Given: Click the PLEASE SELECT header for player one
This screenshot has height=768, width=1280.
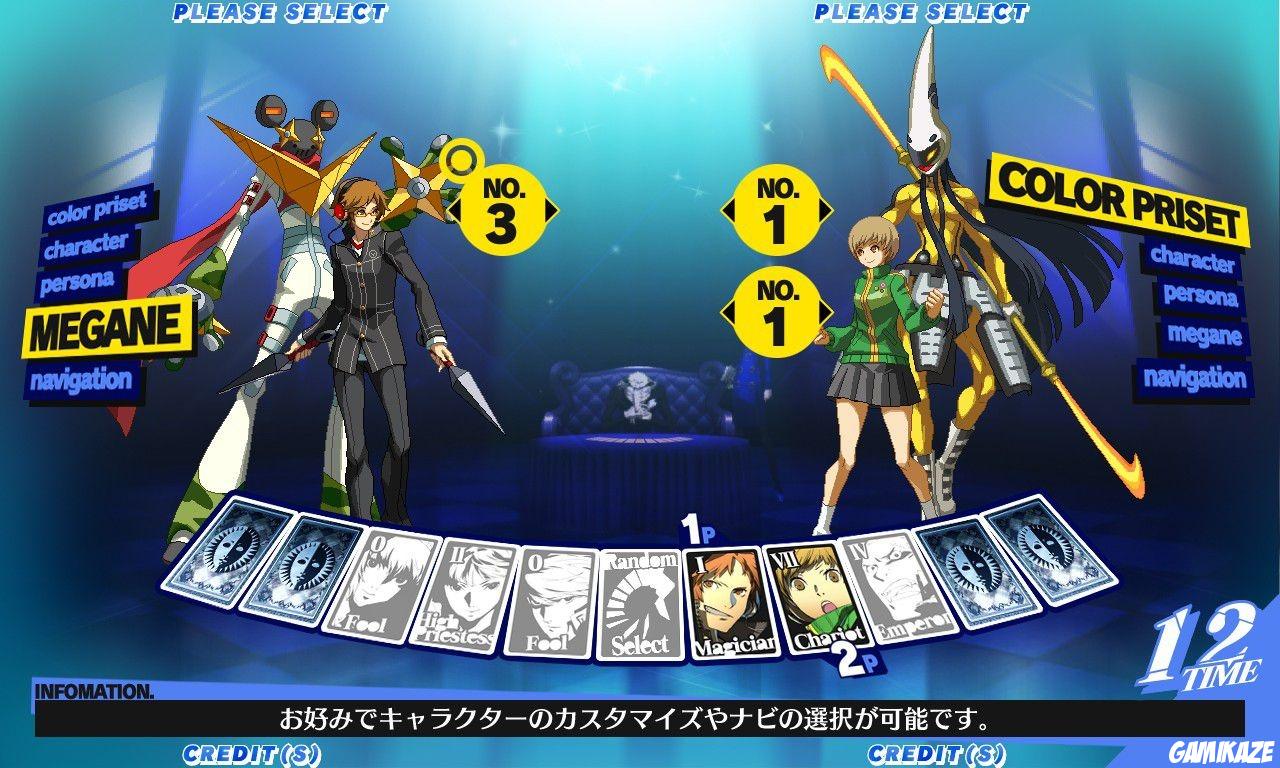Looking at the screenshot, I should [x=280, y=12].
